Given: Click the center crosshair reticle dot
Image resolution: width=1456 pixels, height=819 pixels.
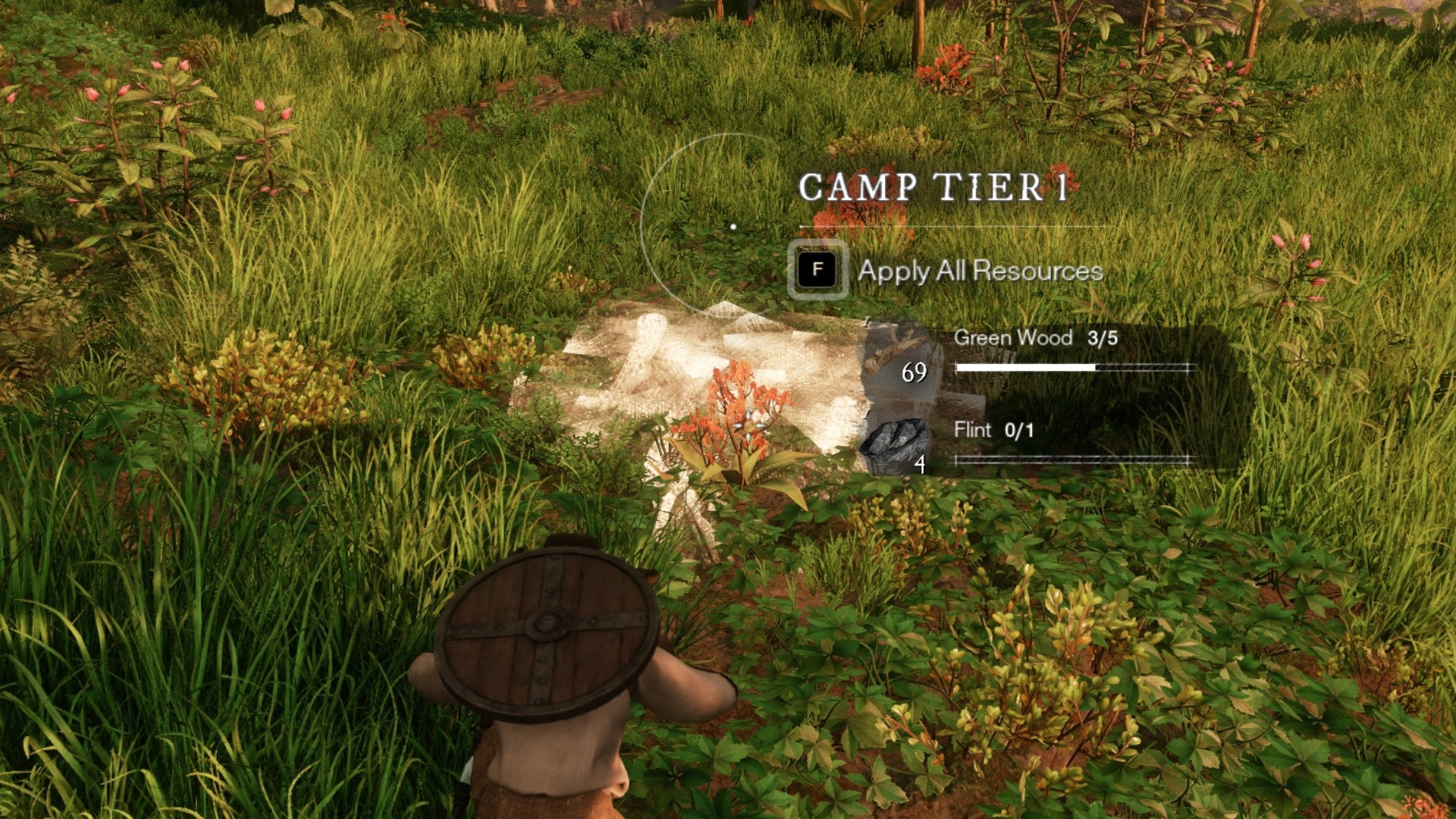Looking at the screenshot, I should (733, 225).
